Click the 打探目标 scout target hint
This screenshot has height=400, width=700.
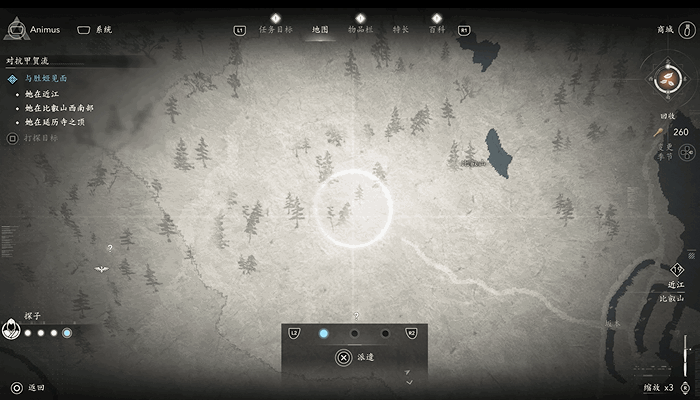(38, 137)
